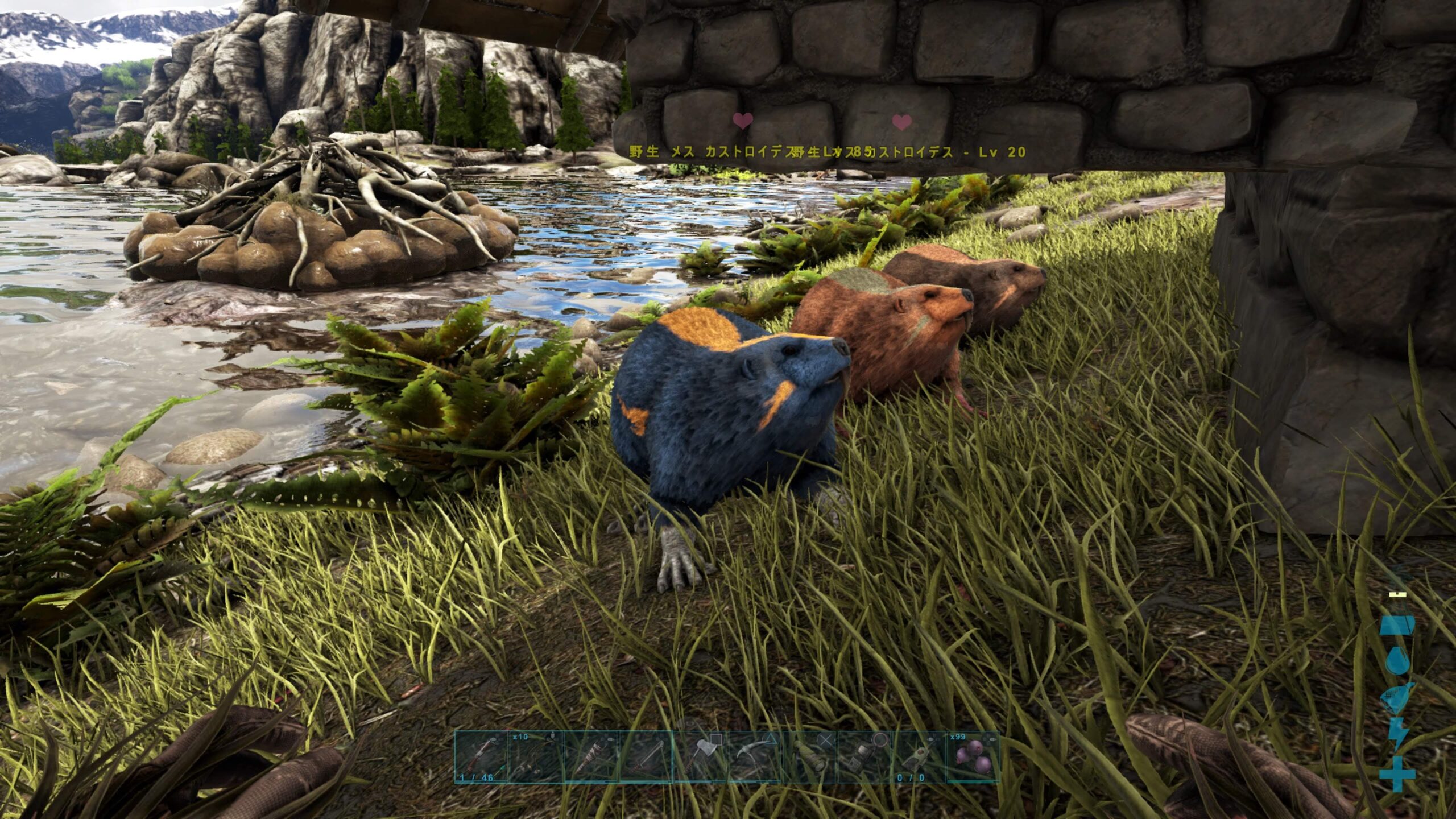
Task: Equip the wooden club in the hotbar
Action: 590,758
